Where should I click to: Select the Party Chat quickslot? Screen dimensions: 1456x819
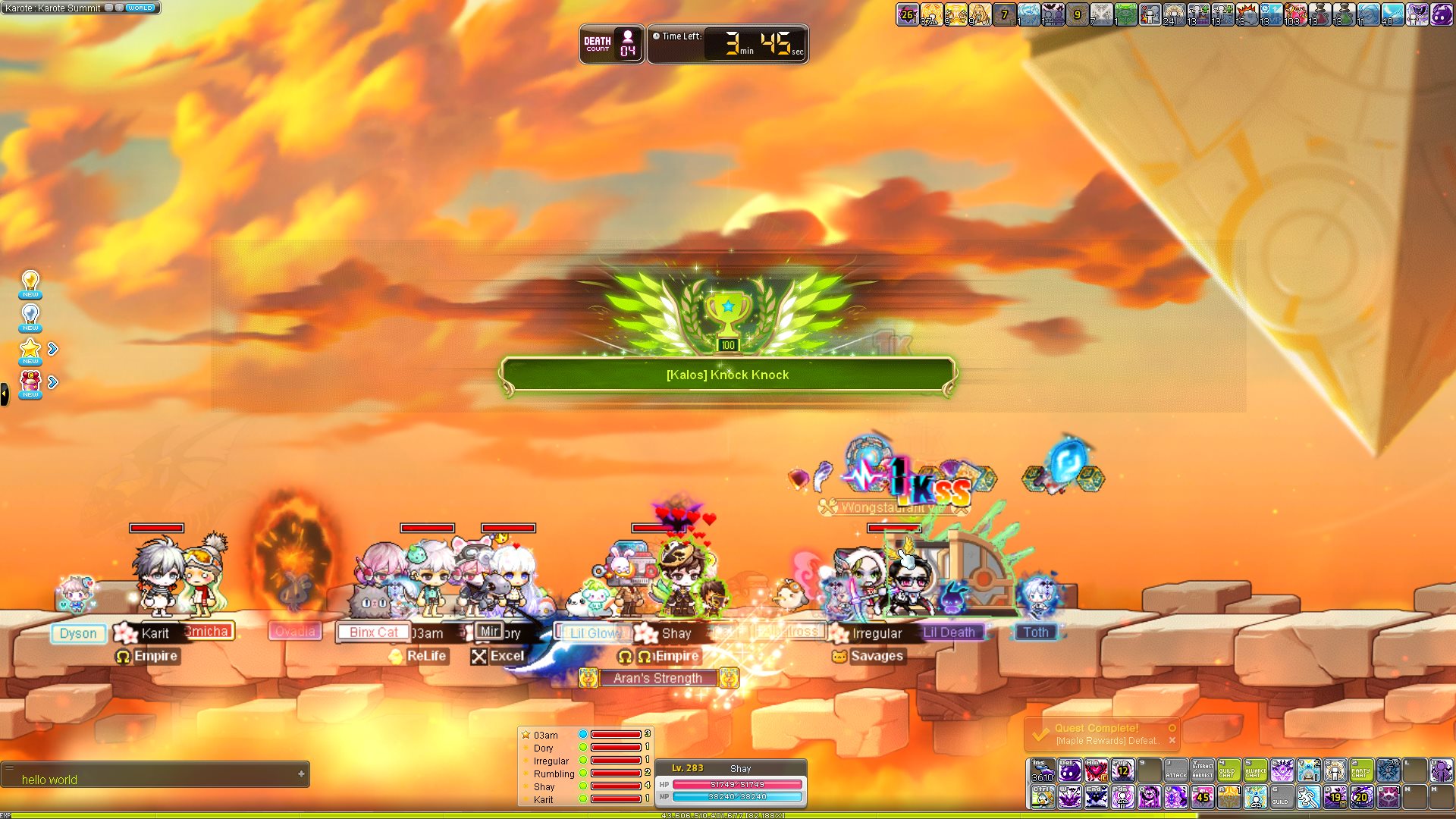pos(1362,770)
